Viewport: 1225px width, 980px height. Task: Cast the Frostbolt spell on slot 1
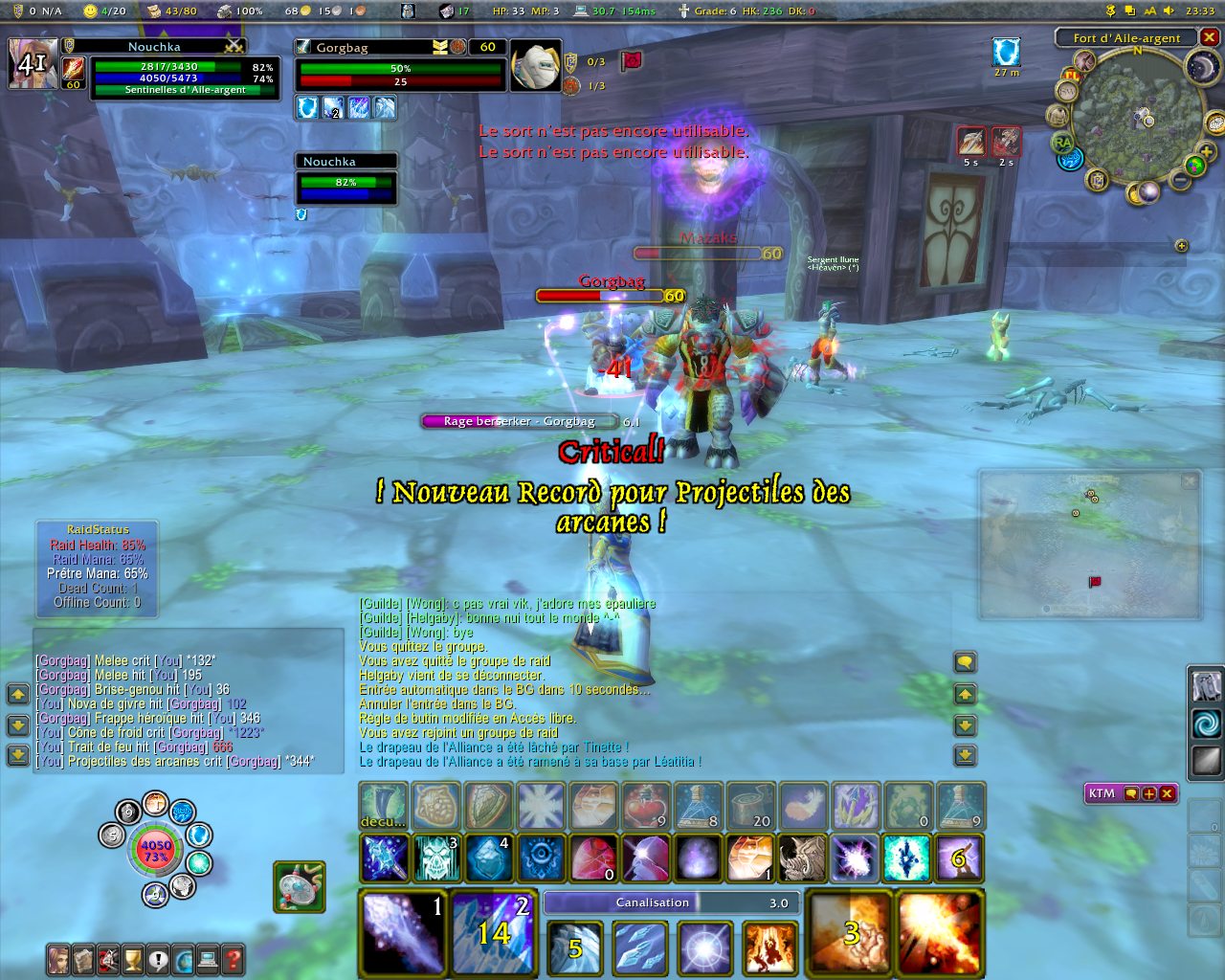[x=403, y=933]
